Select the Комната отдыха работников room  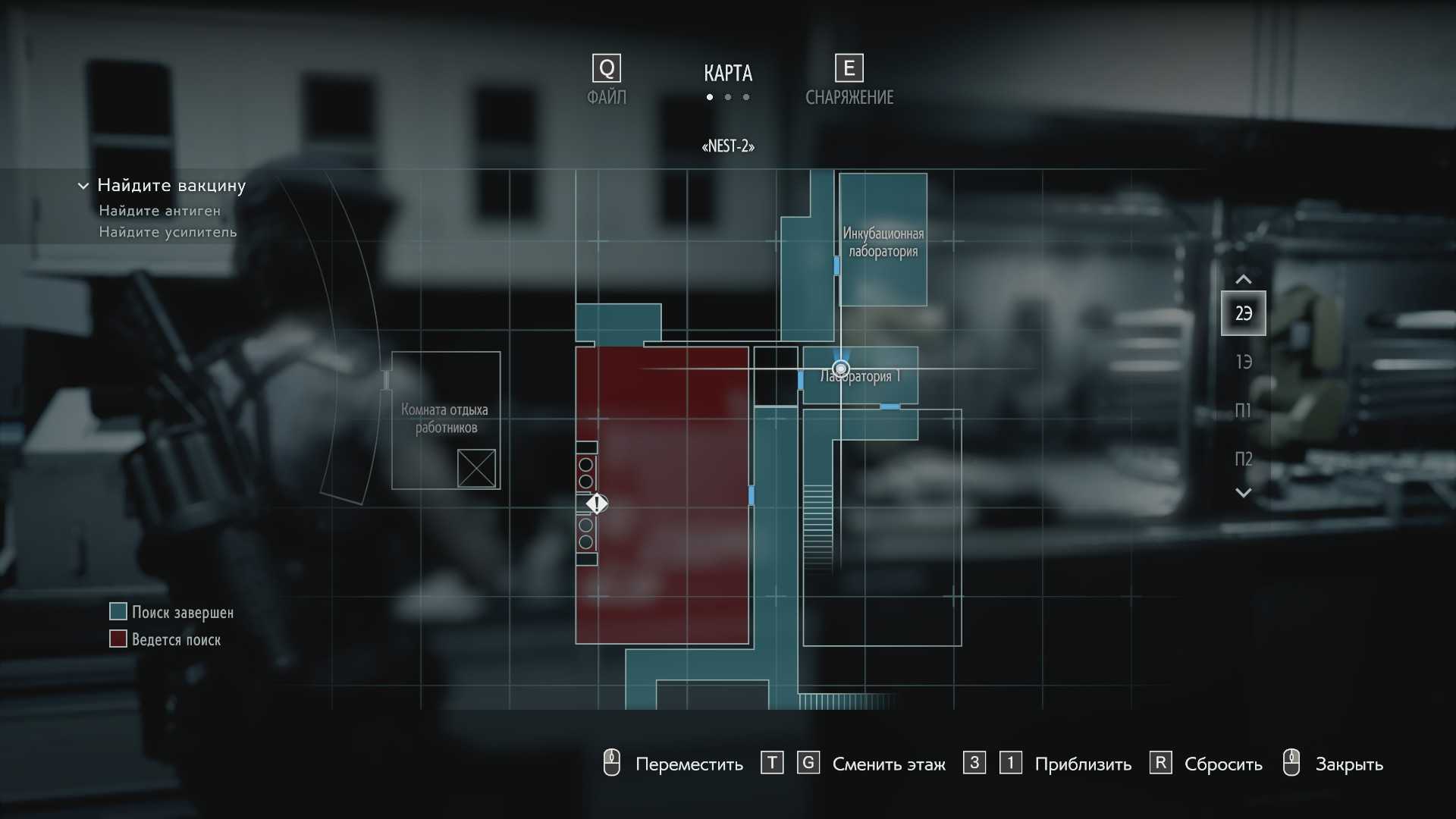click(x=445, y=419)
